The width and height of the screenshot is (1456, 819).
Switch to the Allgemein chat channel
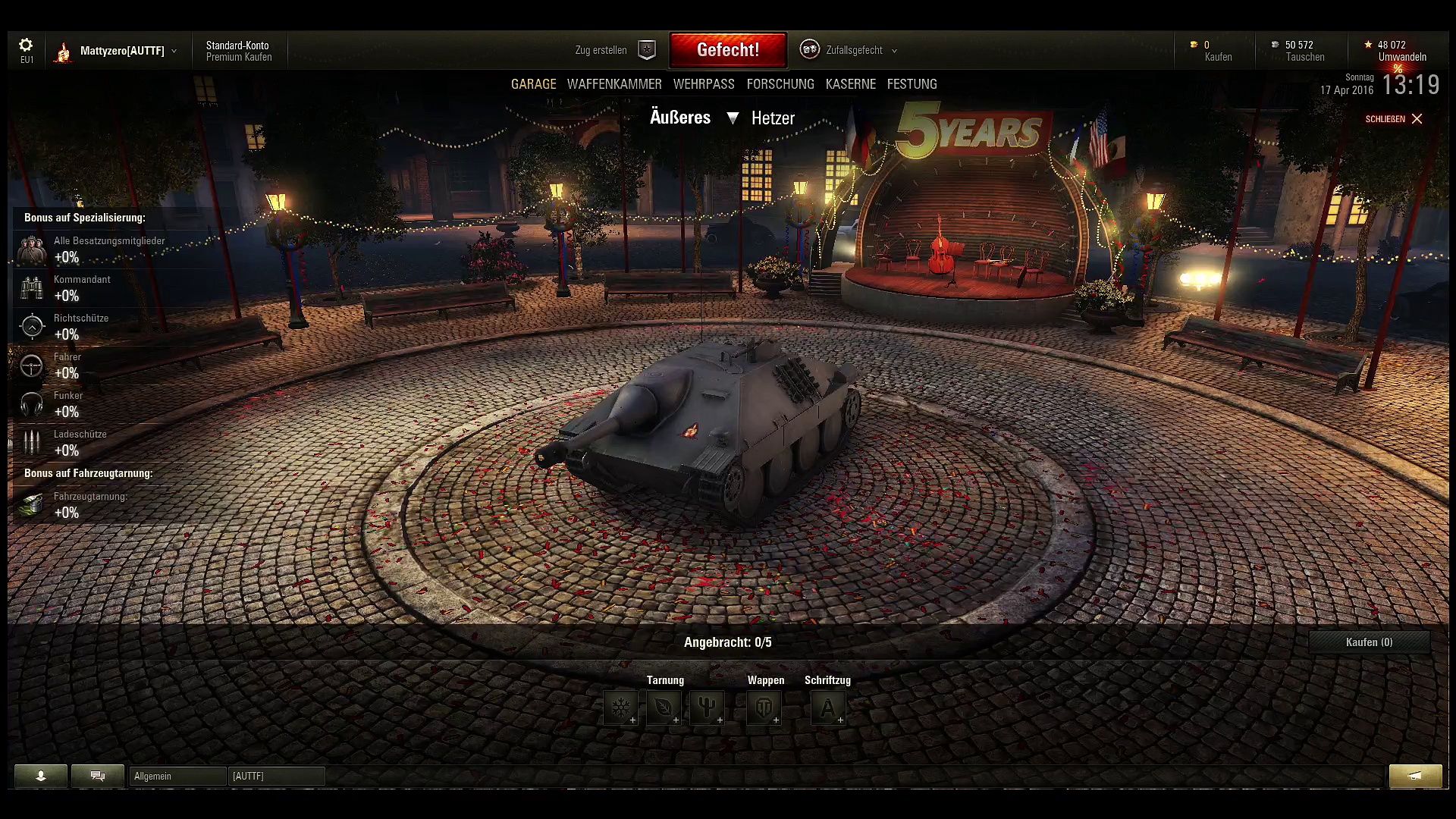point(177,776)
